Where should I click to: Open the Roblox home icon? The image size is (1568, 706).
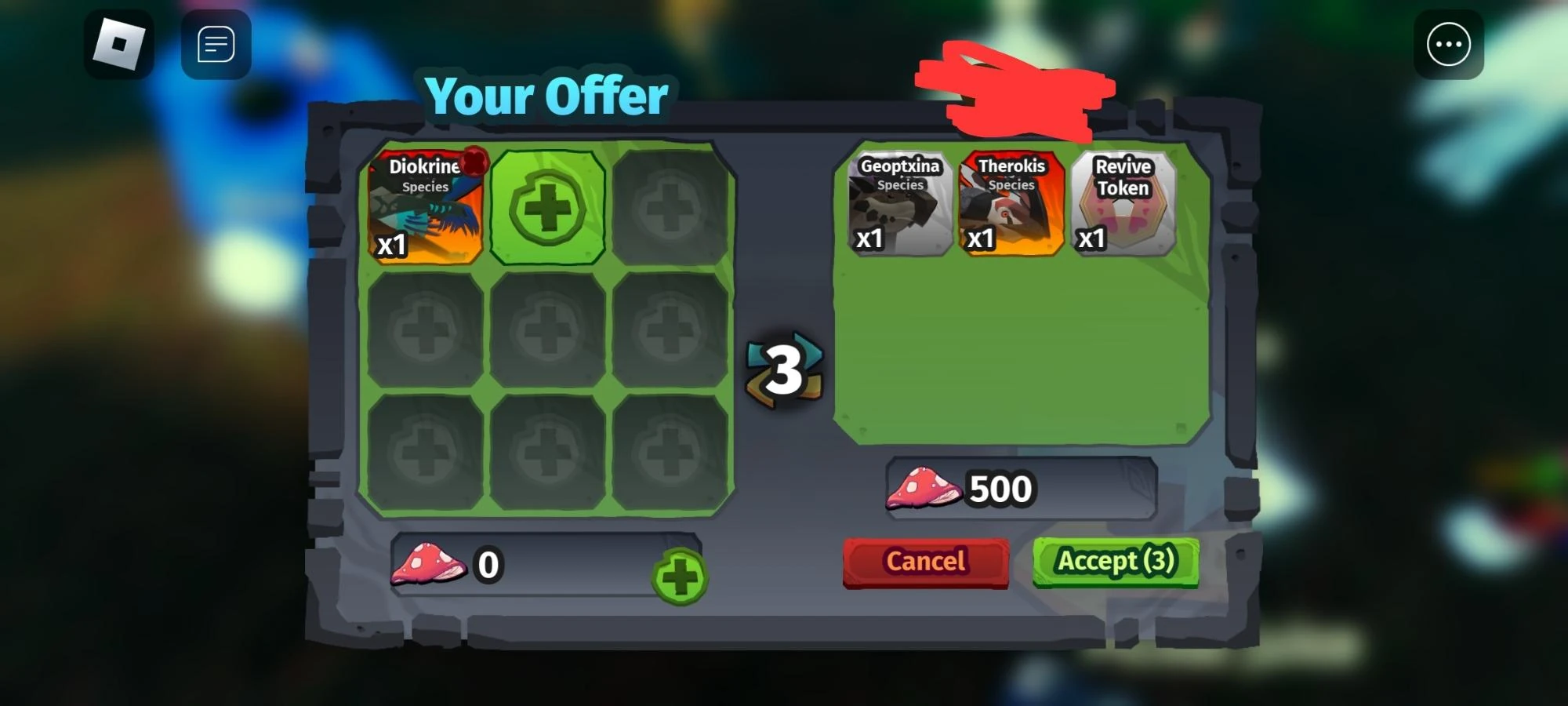tap(118, 45)
